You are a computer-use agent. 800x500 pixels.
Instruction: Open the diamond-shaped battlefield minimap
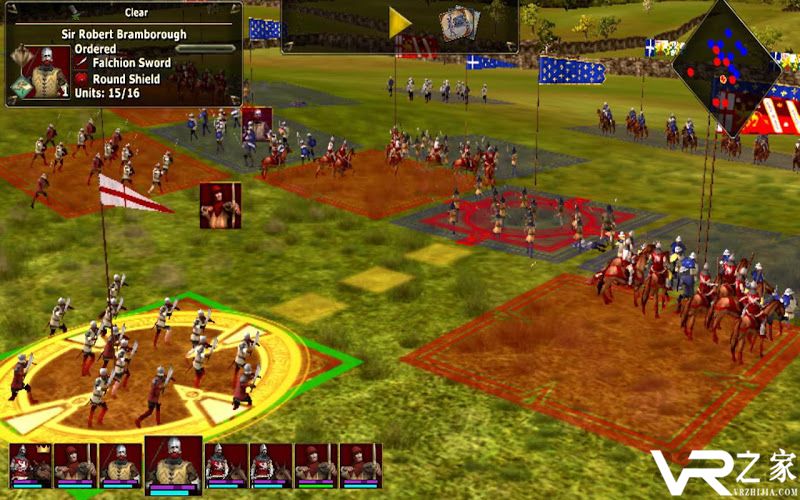[x=726, y=68]
